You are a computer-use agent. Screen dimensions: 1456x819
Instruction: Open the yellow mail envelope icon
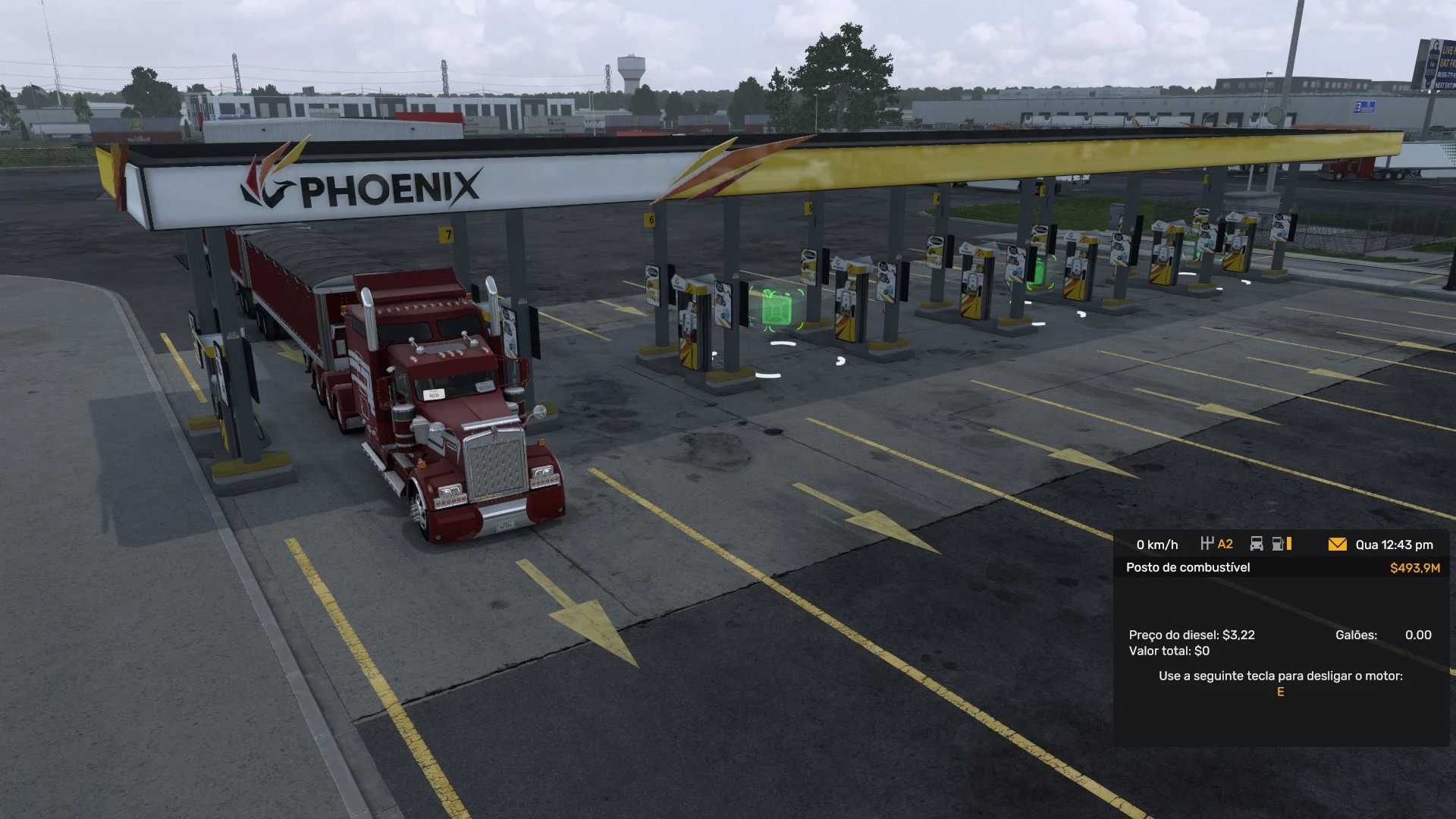point(1337,544)
